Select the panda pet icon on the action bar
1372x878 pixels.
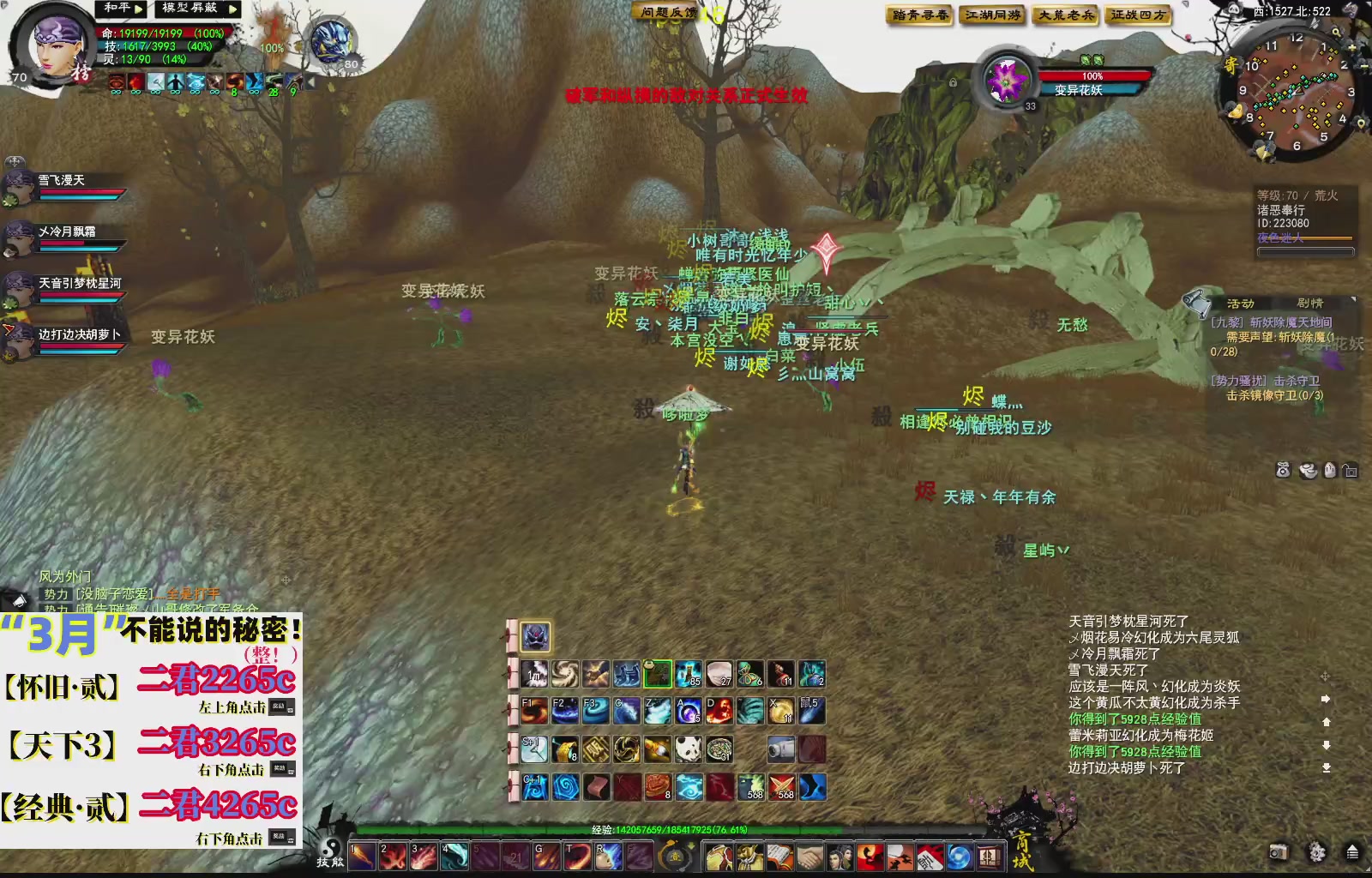688,748
